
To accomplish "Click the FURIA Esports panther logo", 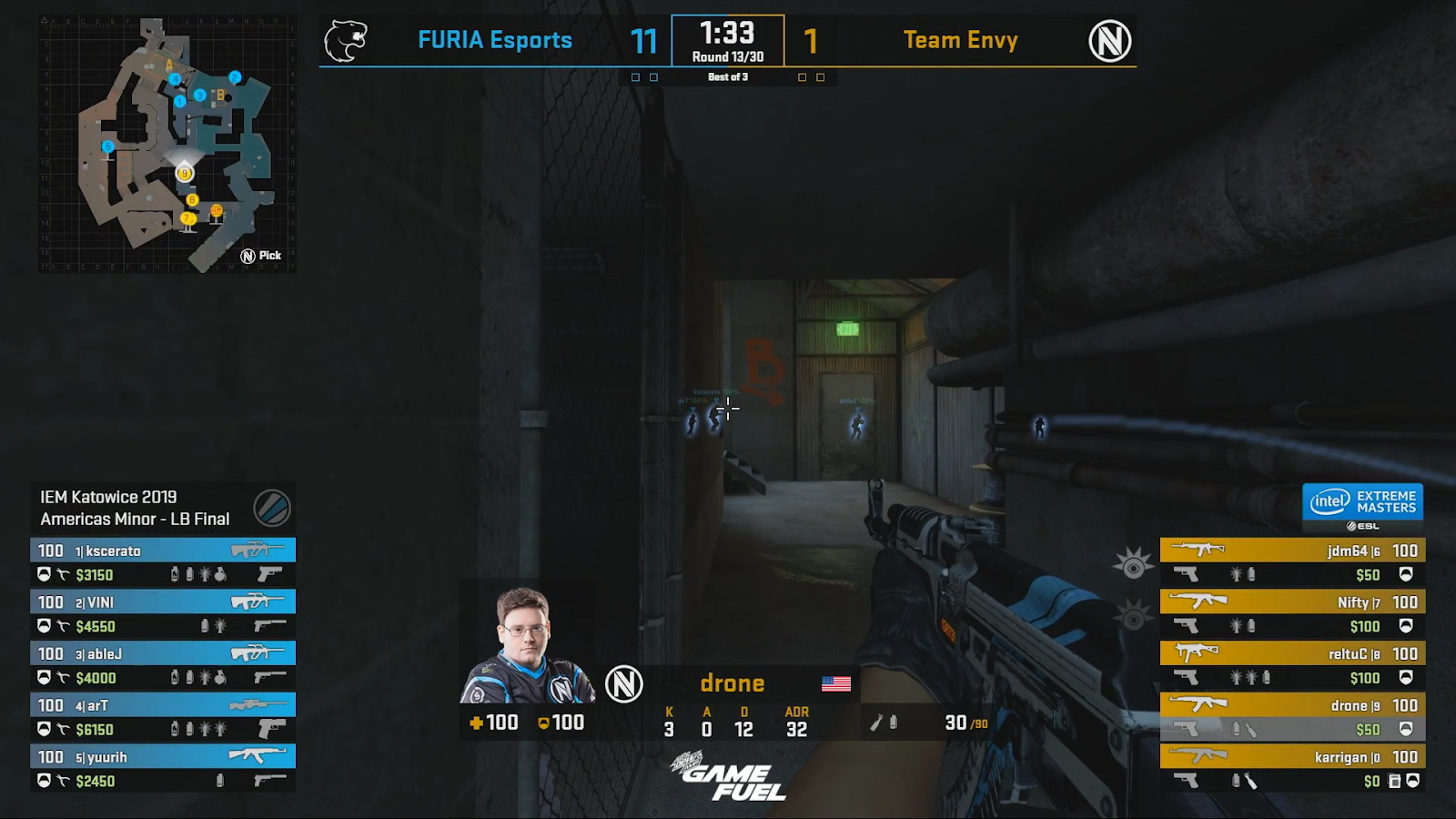I will (346, 39).
